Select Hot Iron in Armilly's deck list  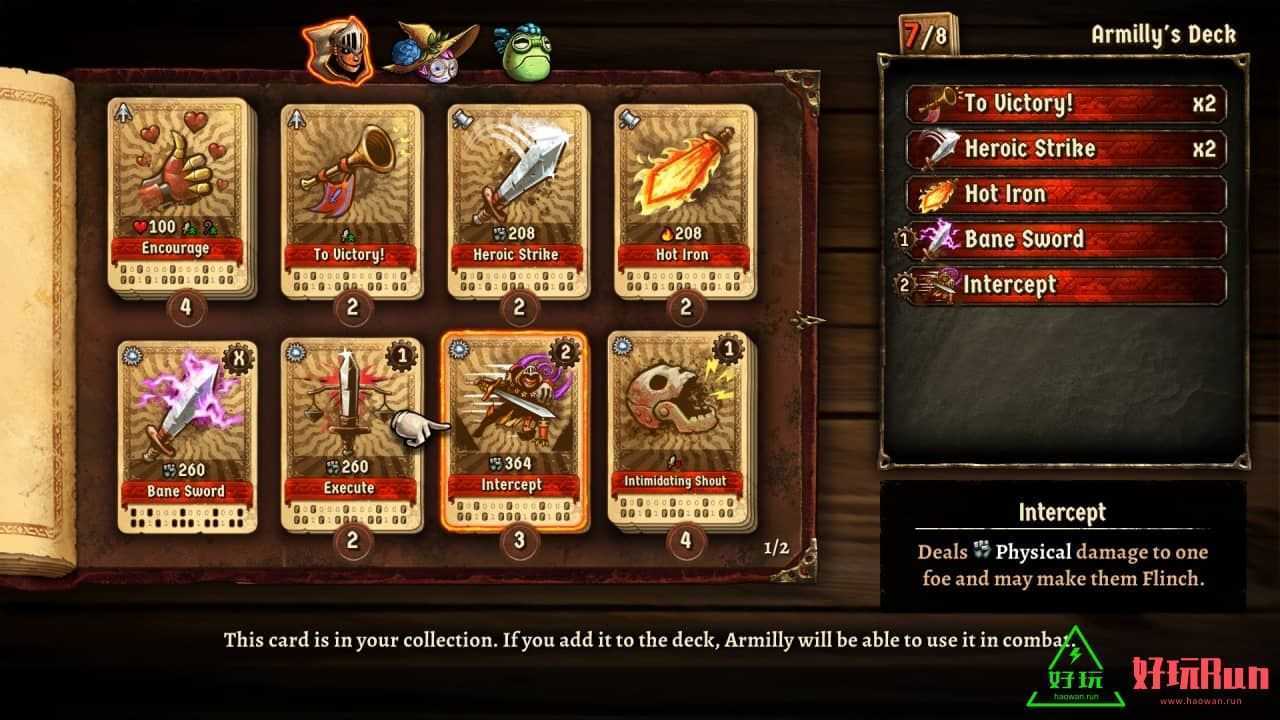(1066, 194)
